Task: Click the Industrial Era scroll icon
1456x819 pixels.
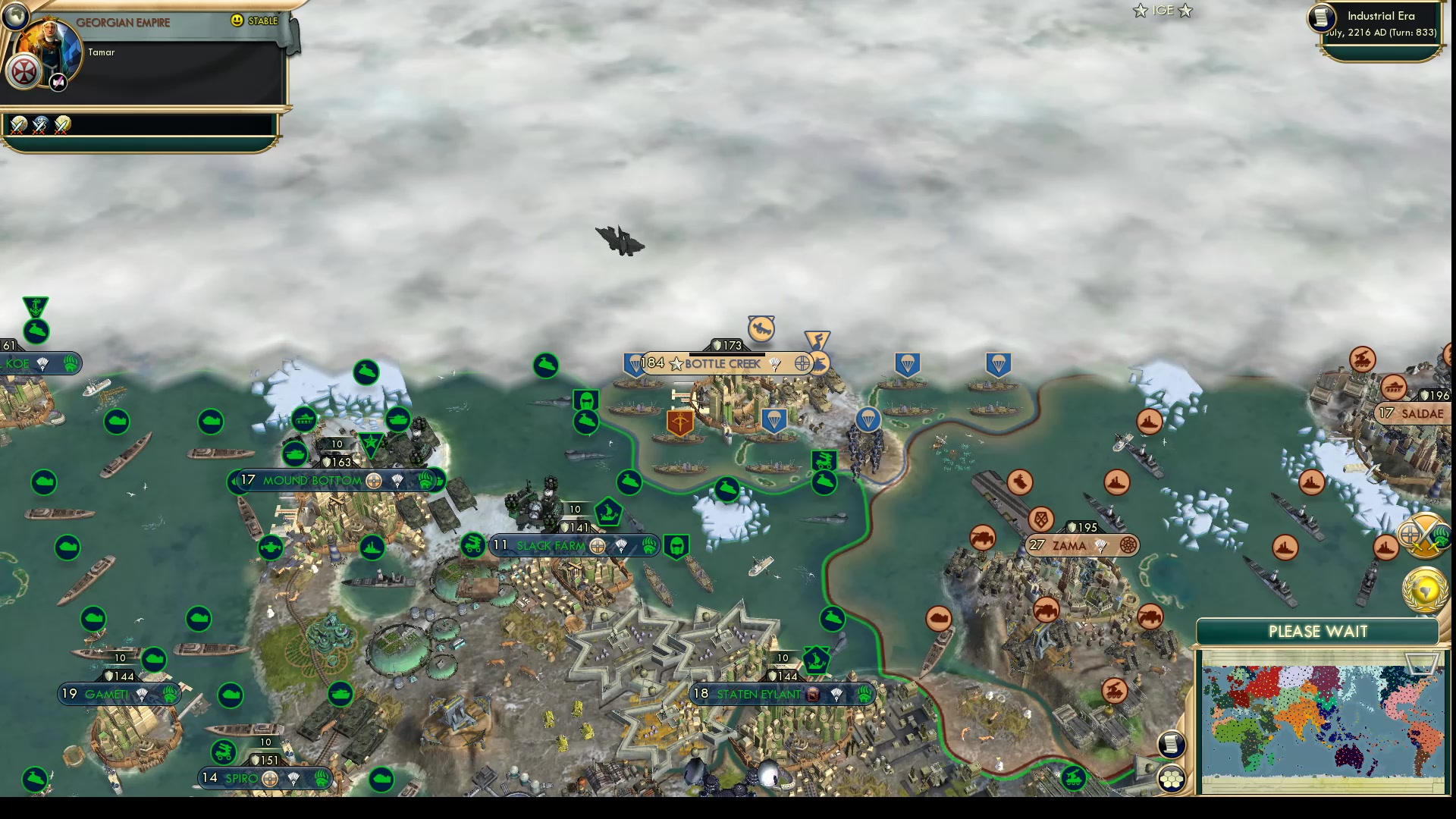Action: tap(1320, 19)
